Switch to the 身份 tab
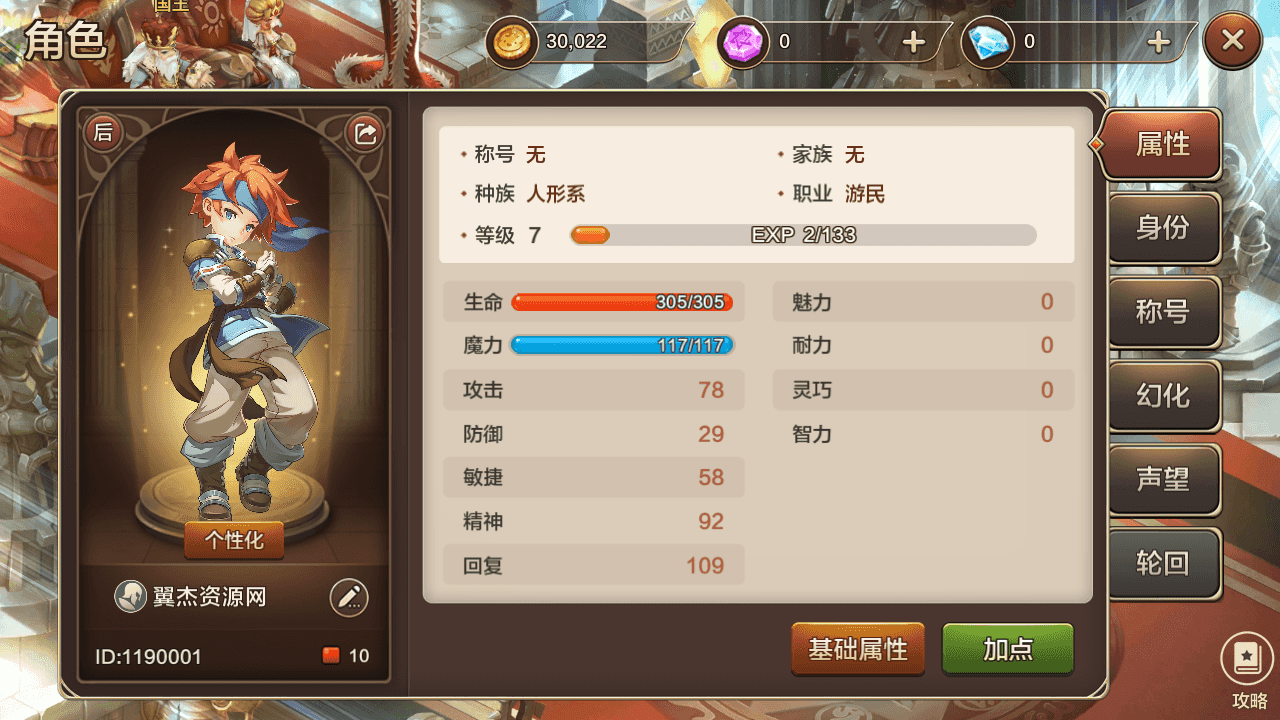This screenshot has height=720, width=1280. (x=1163, y=228)
